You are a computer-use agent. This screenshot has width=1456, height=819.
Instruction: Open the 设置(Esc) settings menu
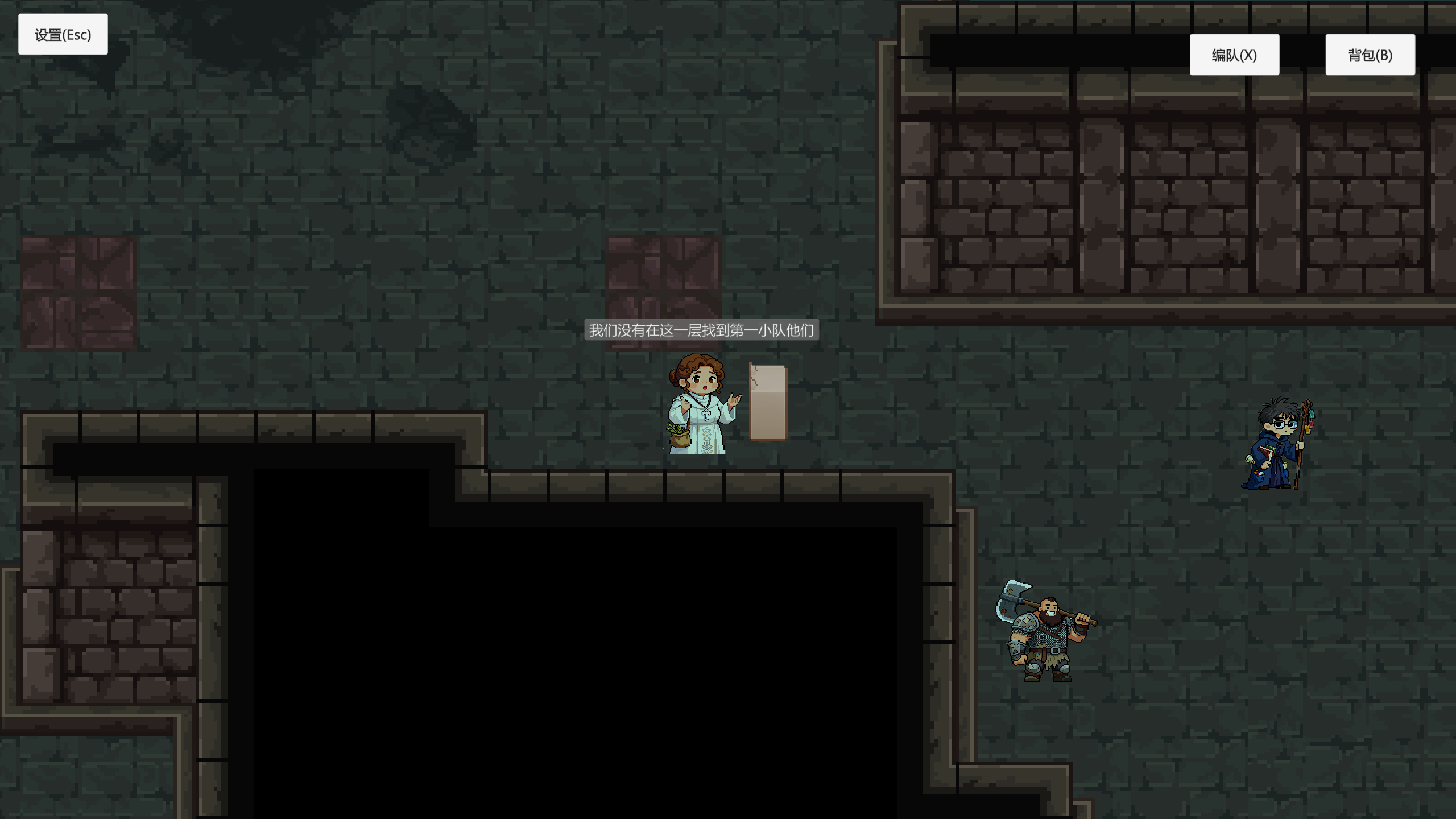point(63,34)
